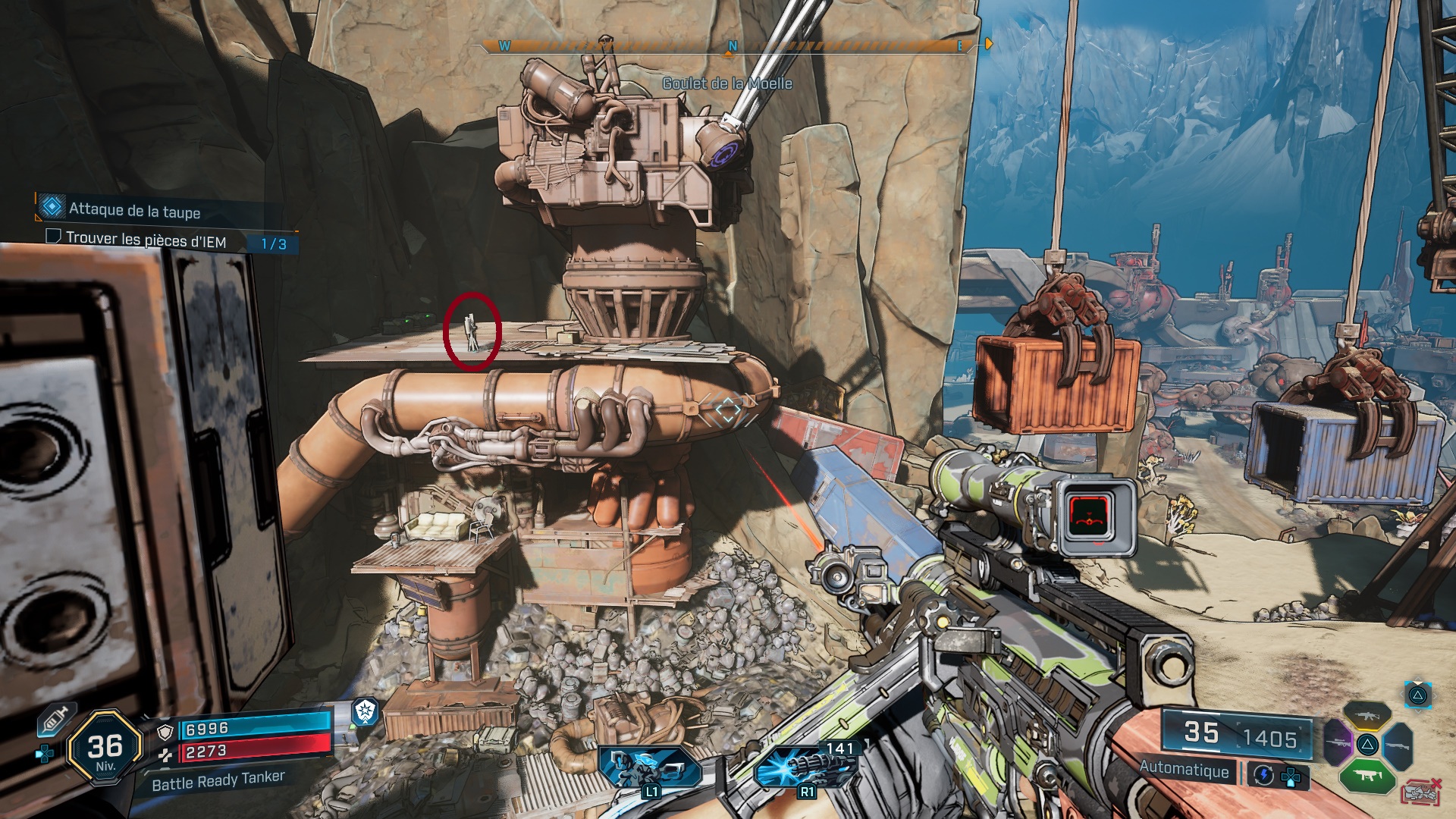Click the white shield buff status icon
Image resolution: width=1456 pixels, height=819 pixels.
pyautogui.click(x=366, y=711)
